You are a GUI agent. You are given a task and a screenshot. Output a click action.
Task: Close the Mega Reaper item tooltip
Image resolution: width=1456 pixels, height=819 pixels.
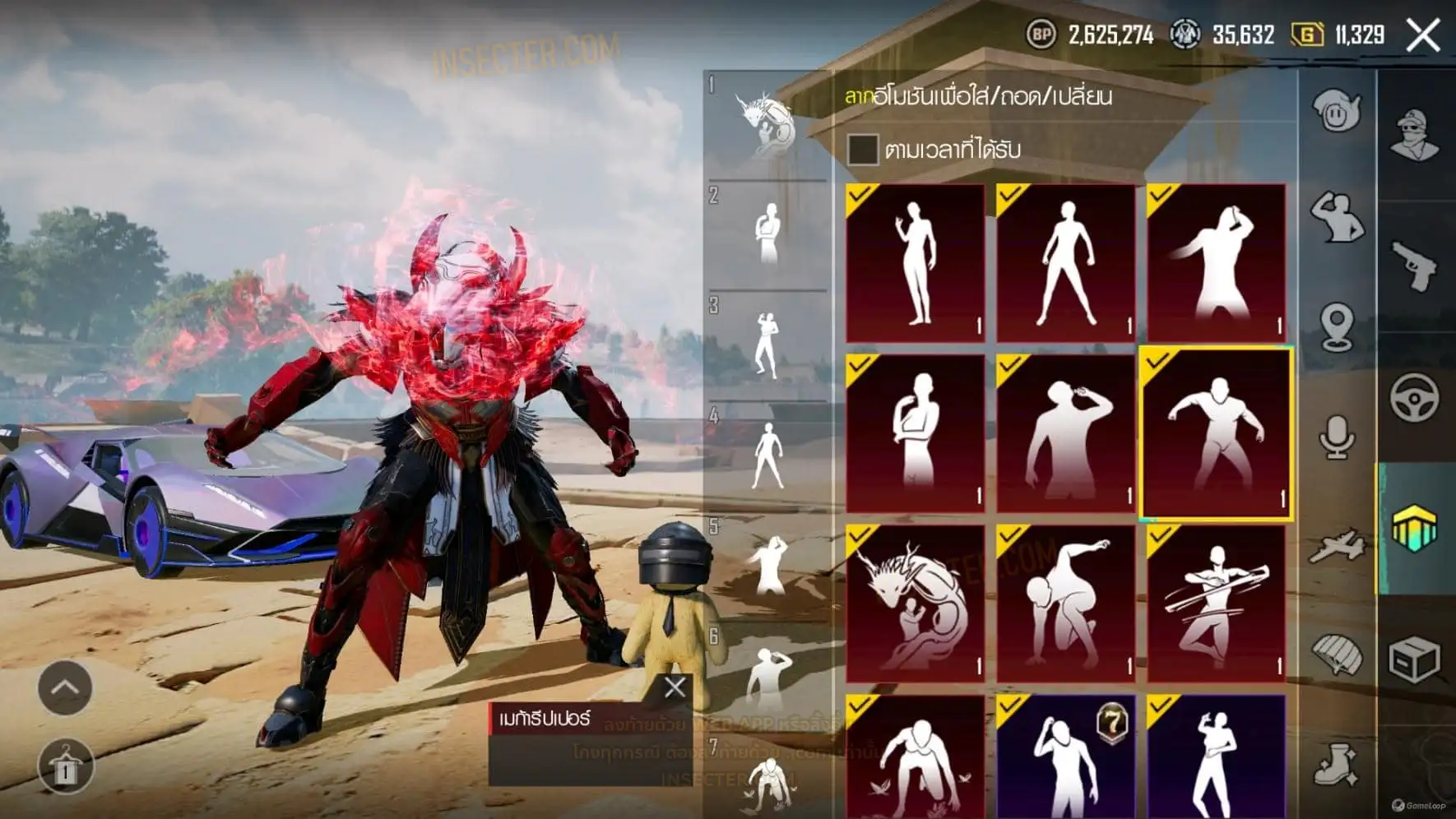click(675, 687)
